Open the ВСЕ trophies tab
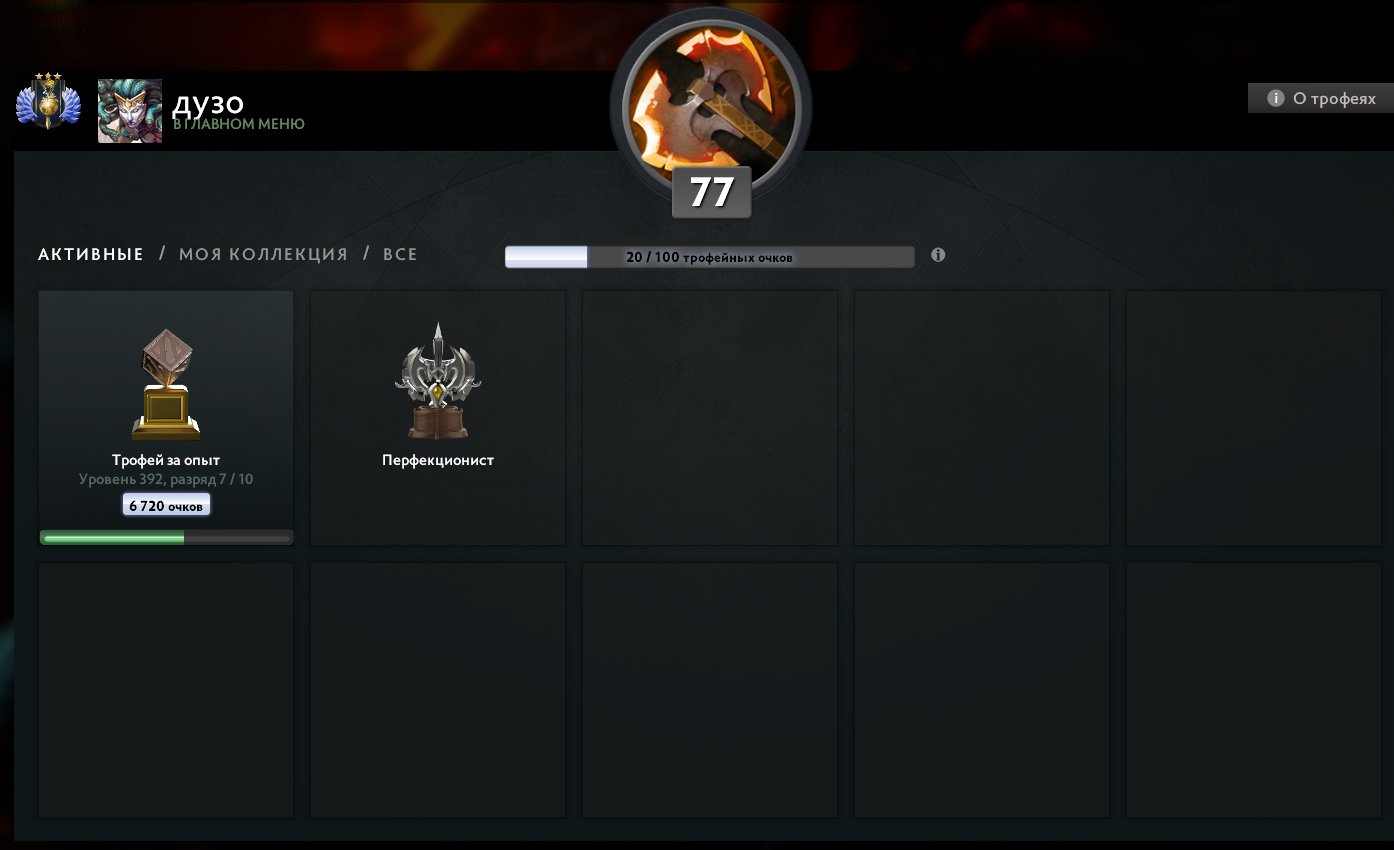Screen dimensions: 1394x850 pos(399,254)
